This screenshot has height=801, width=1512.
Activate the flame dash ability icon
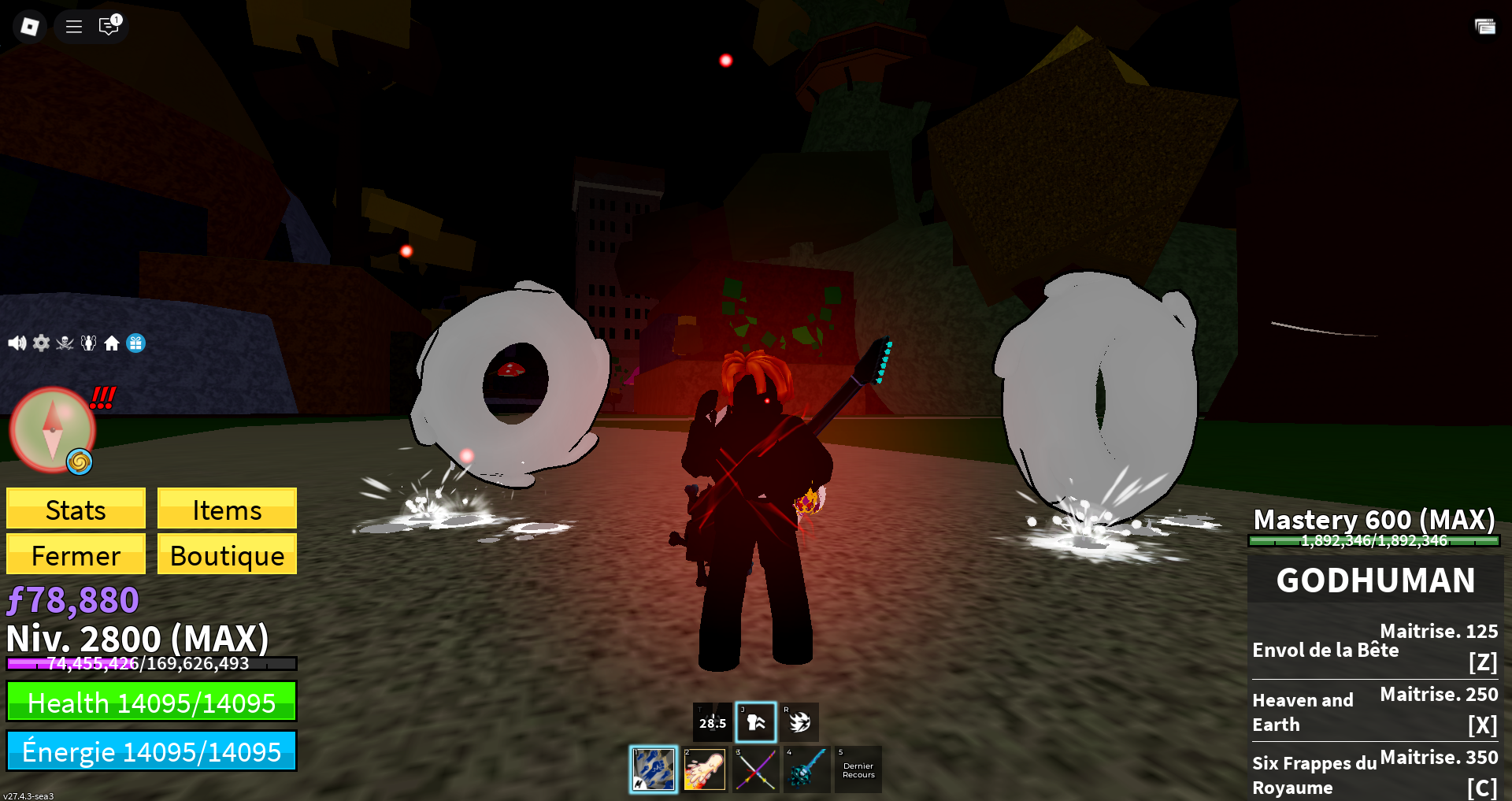(799, 721)
